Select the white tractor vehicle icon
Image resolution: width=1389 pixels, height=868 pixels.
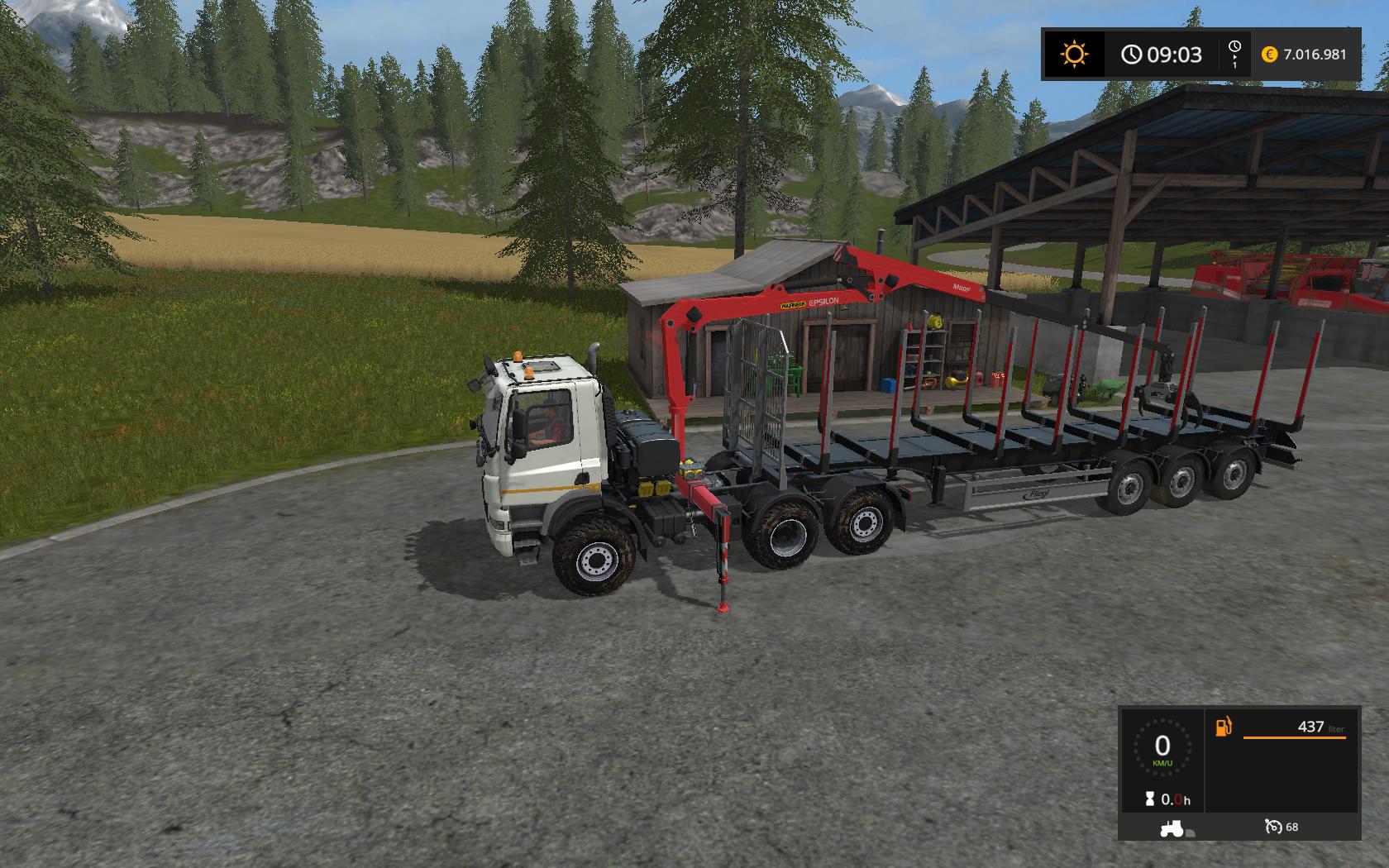tap(1172, 827)
